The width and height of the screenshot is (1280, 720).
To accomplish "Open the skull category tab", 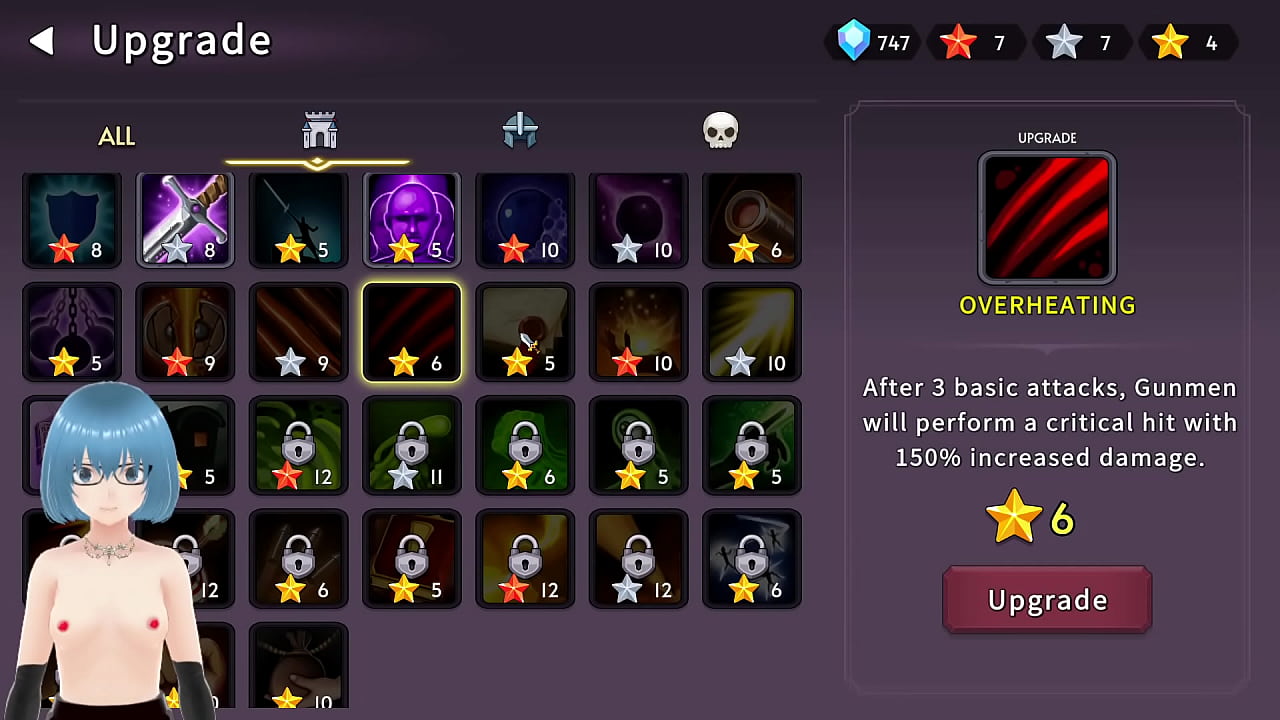I will pyautogui.click(x=719, y=130).
